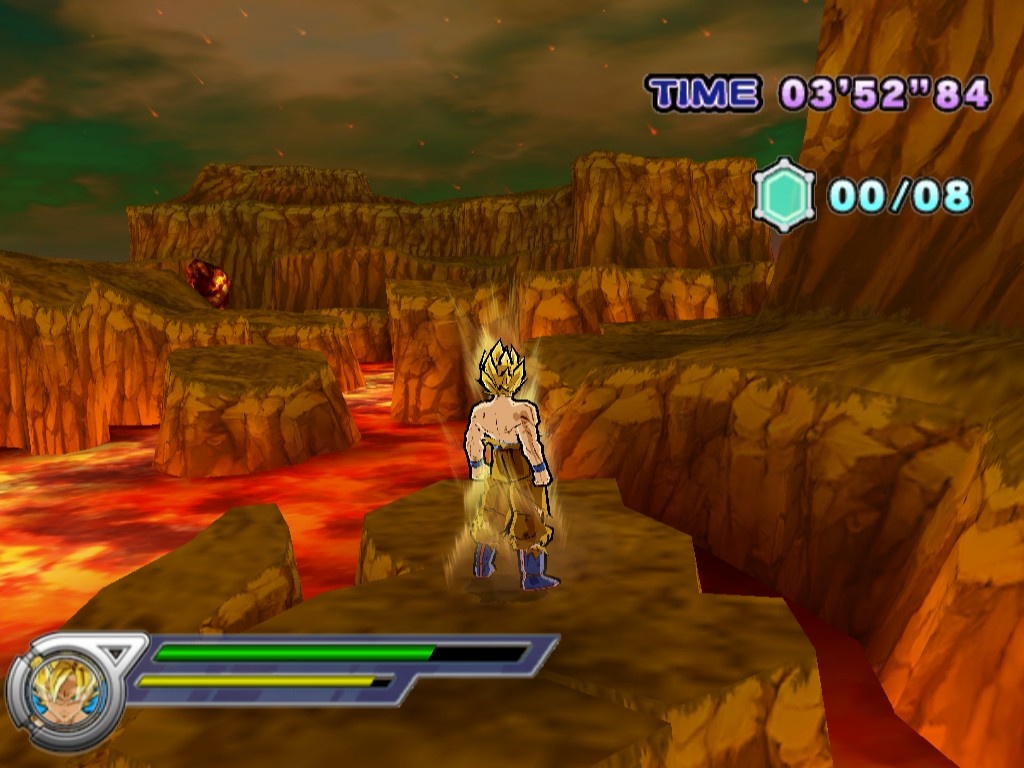Click the Super Saiyan Goku portrait icon

point(64,691)
